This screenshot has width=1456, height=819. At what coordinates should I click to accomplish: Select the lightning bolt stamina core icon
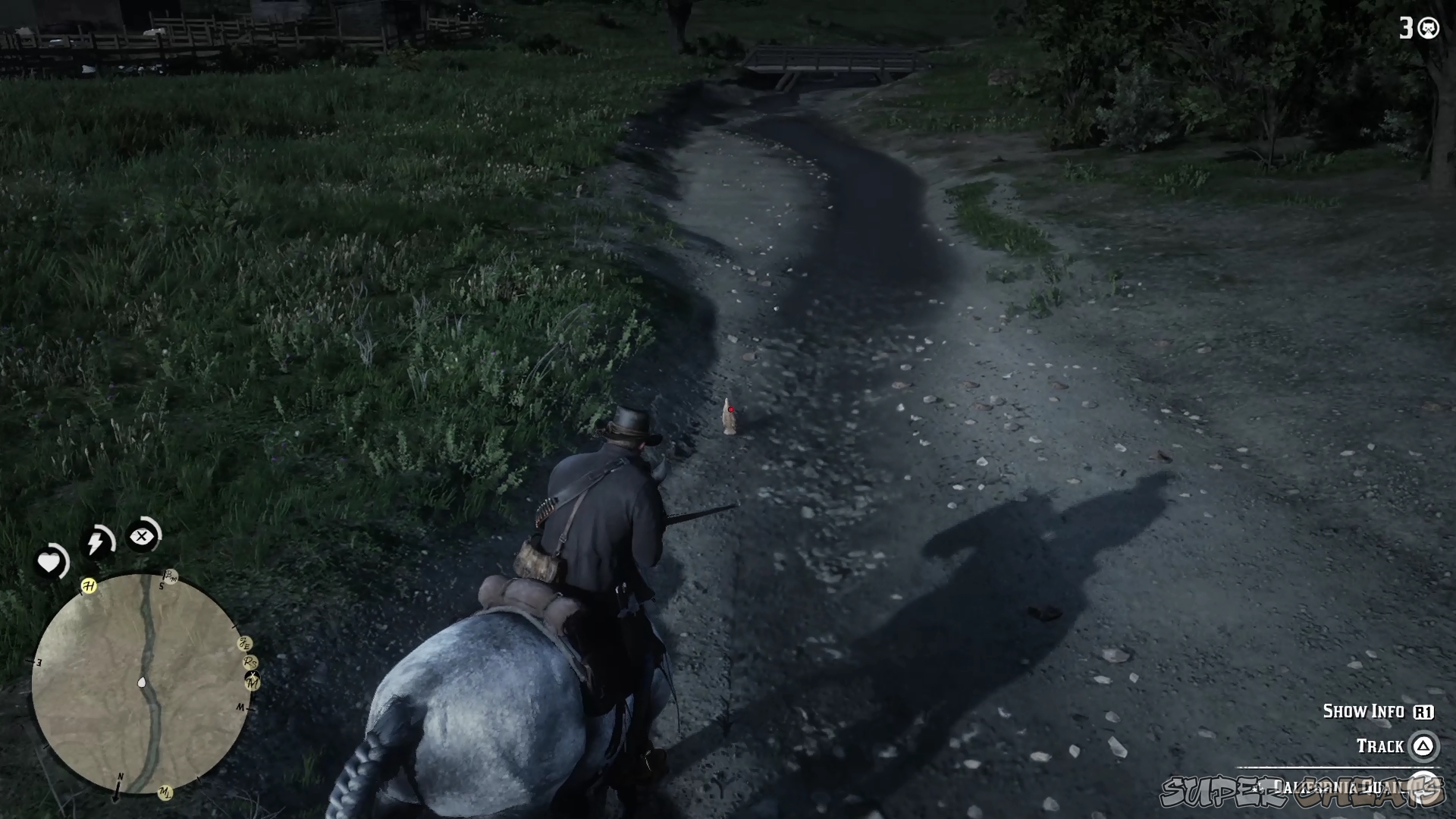tap(97, 541)
